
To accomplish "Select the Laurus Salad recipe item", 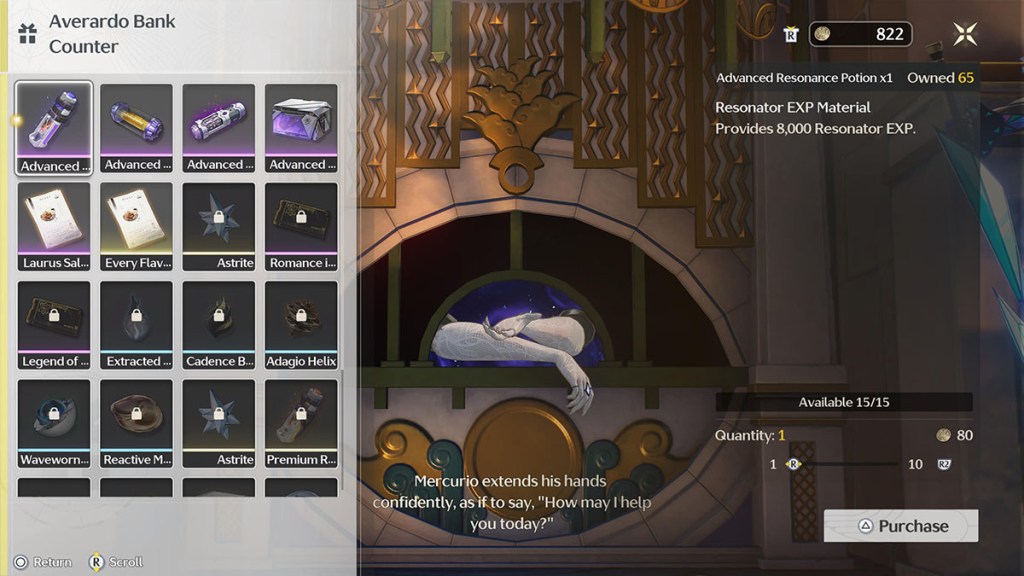I will pos(54,226).
